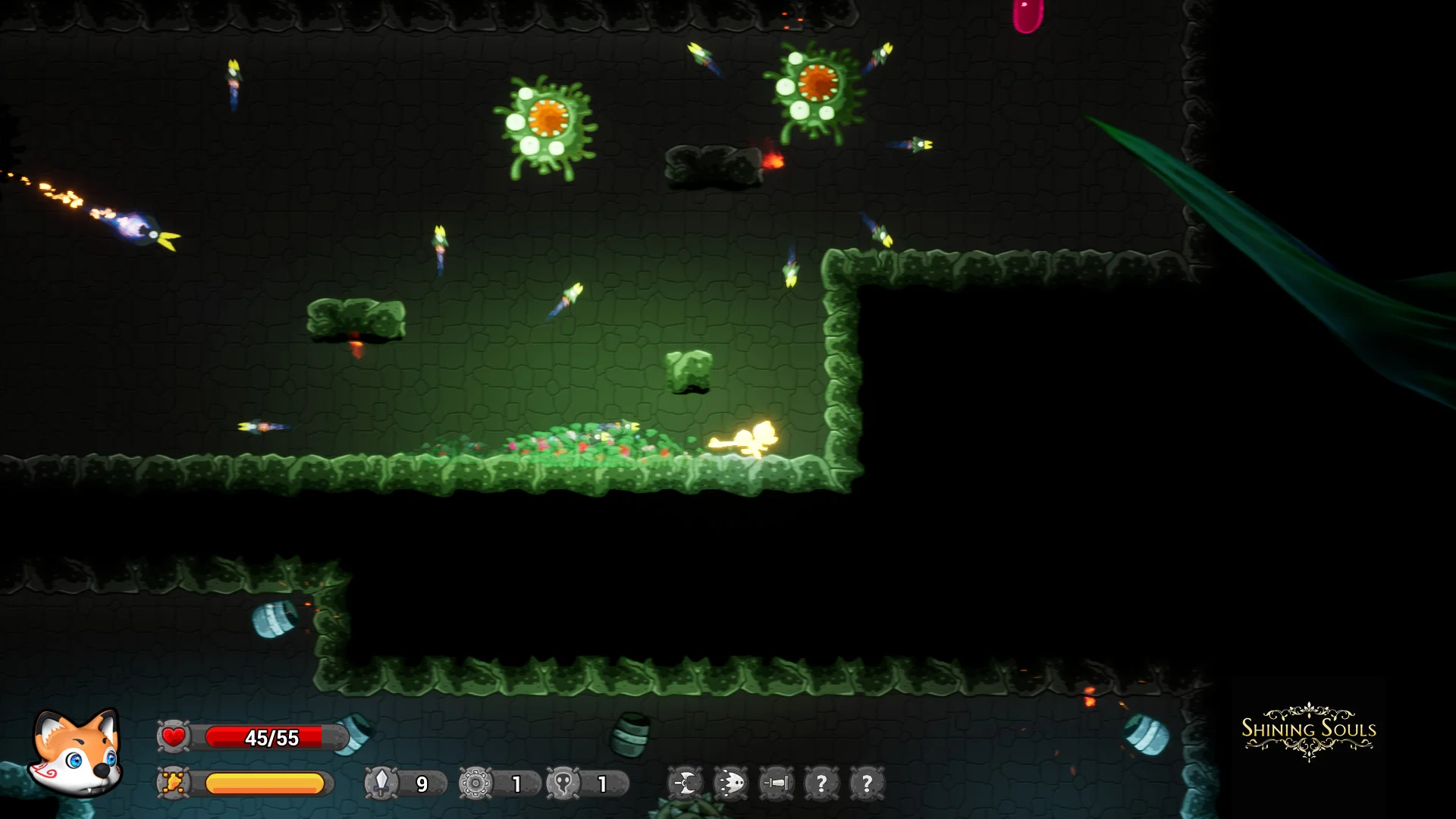Use the sword thrust ability icon
Screen dimensions: 1456x819
[x=776, y=783]
